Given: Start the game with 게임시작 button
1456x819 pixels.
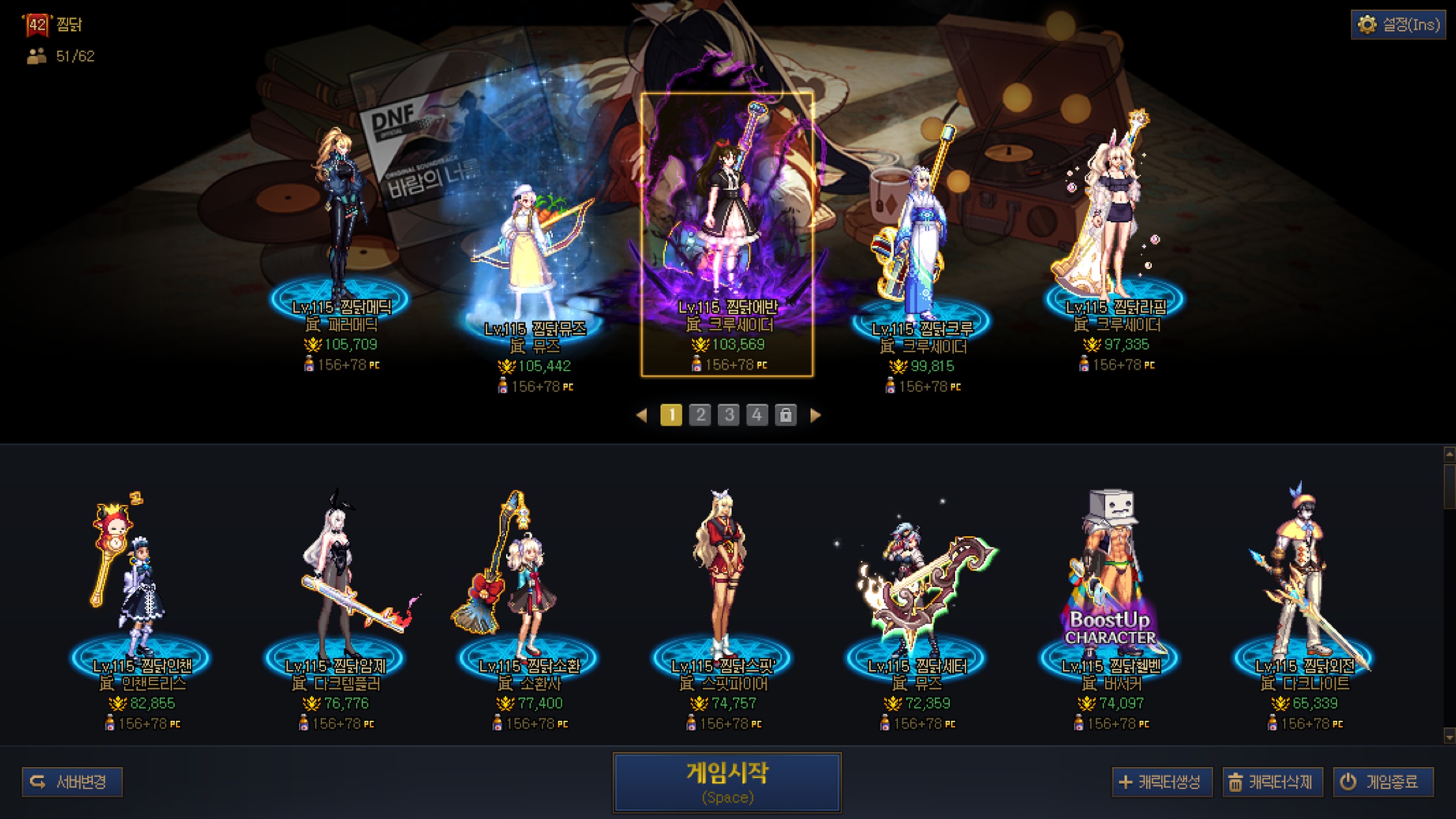Looking at the screenshot, I should (x=727, y=782).
